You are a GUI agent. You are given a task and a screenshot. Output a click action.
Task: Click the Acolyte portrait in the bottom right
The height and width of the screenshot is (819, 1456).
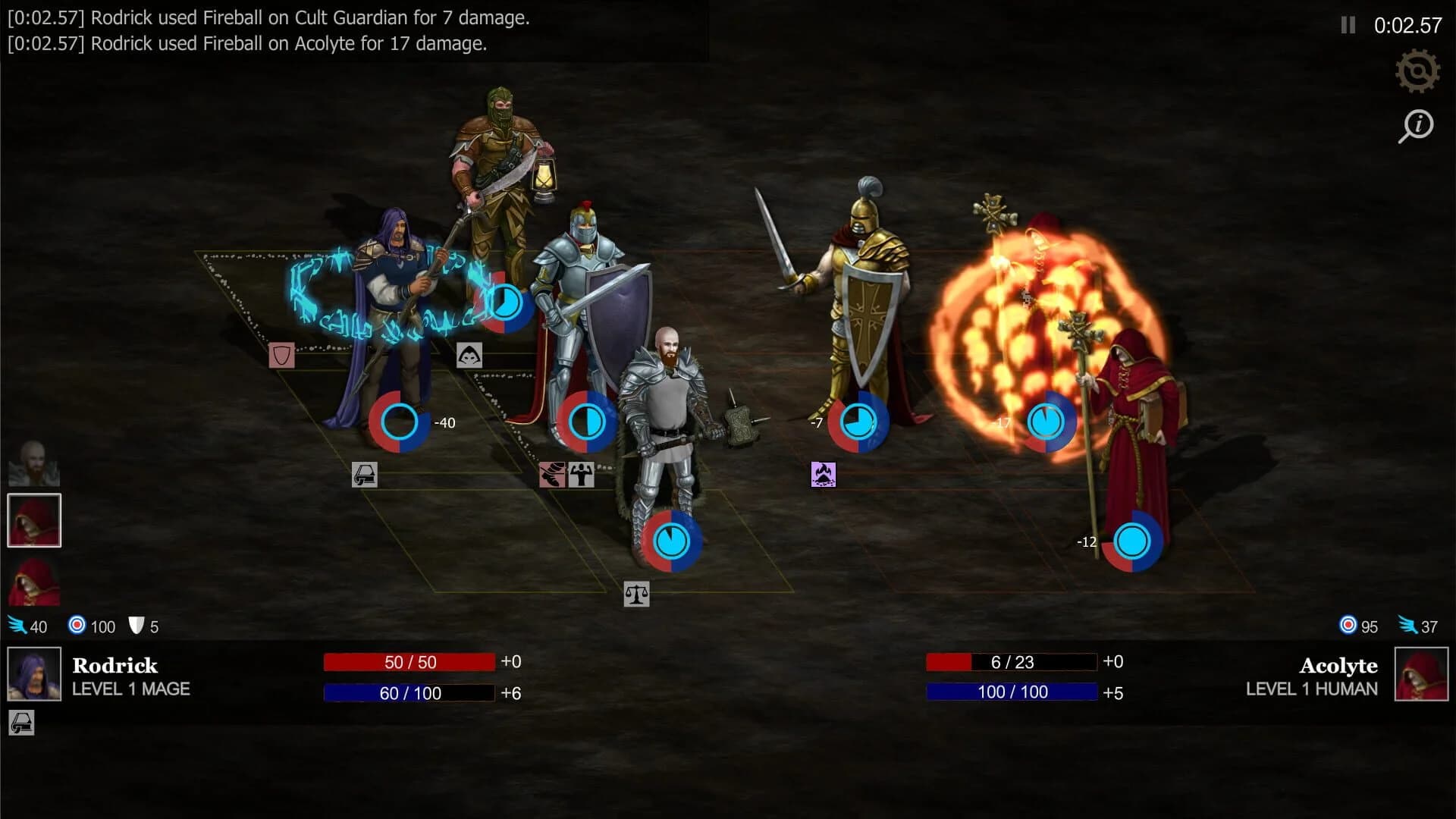point(1420,676)
